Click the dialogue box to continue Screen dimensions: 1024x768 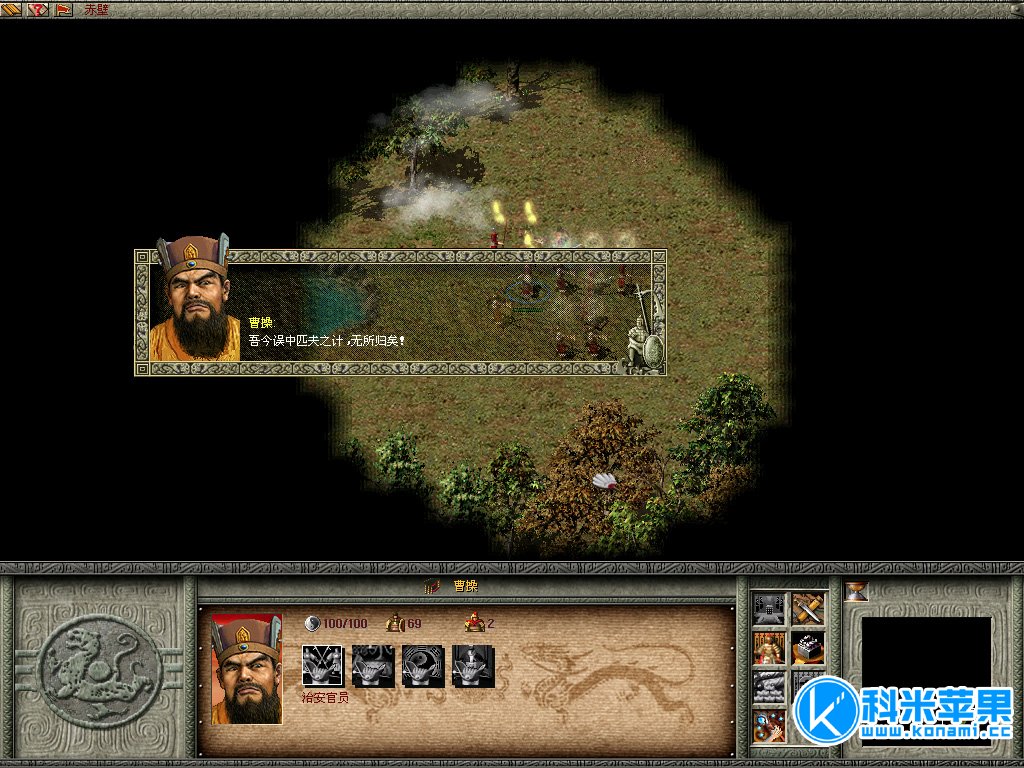pyautogui.click(x=400, y=312)
